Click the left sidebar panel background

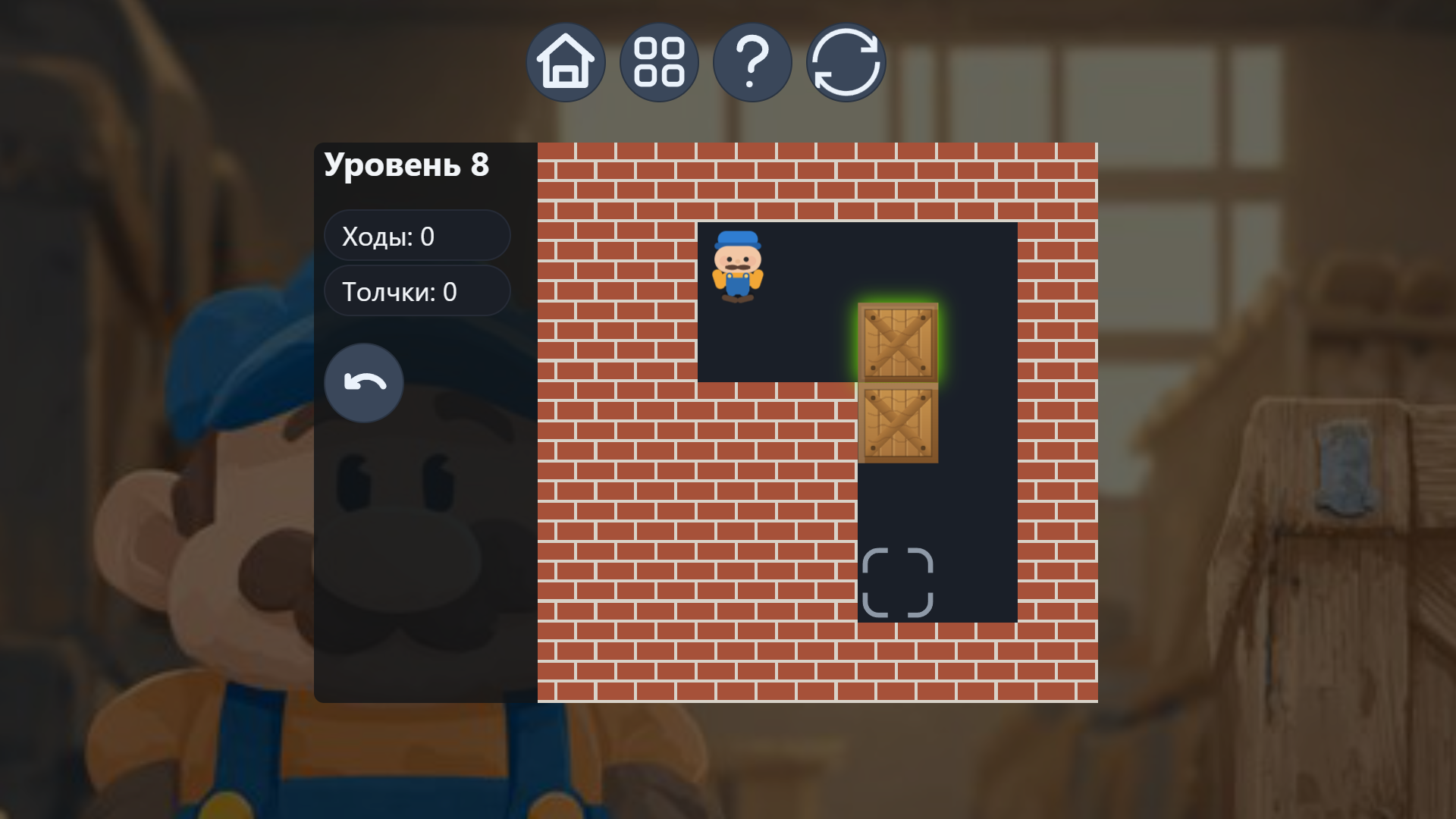425,531
